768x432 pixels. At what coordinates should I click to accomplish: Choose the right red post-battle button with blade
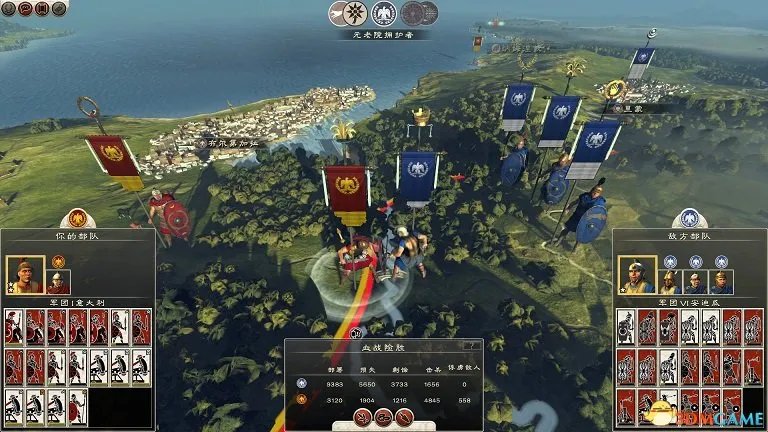click(404, 415)
